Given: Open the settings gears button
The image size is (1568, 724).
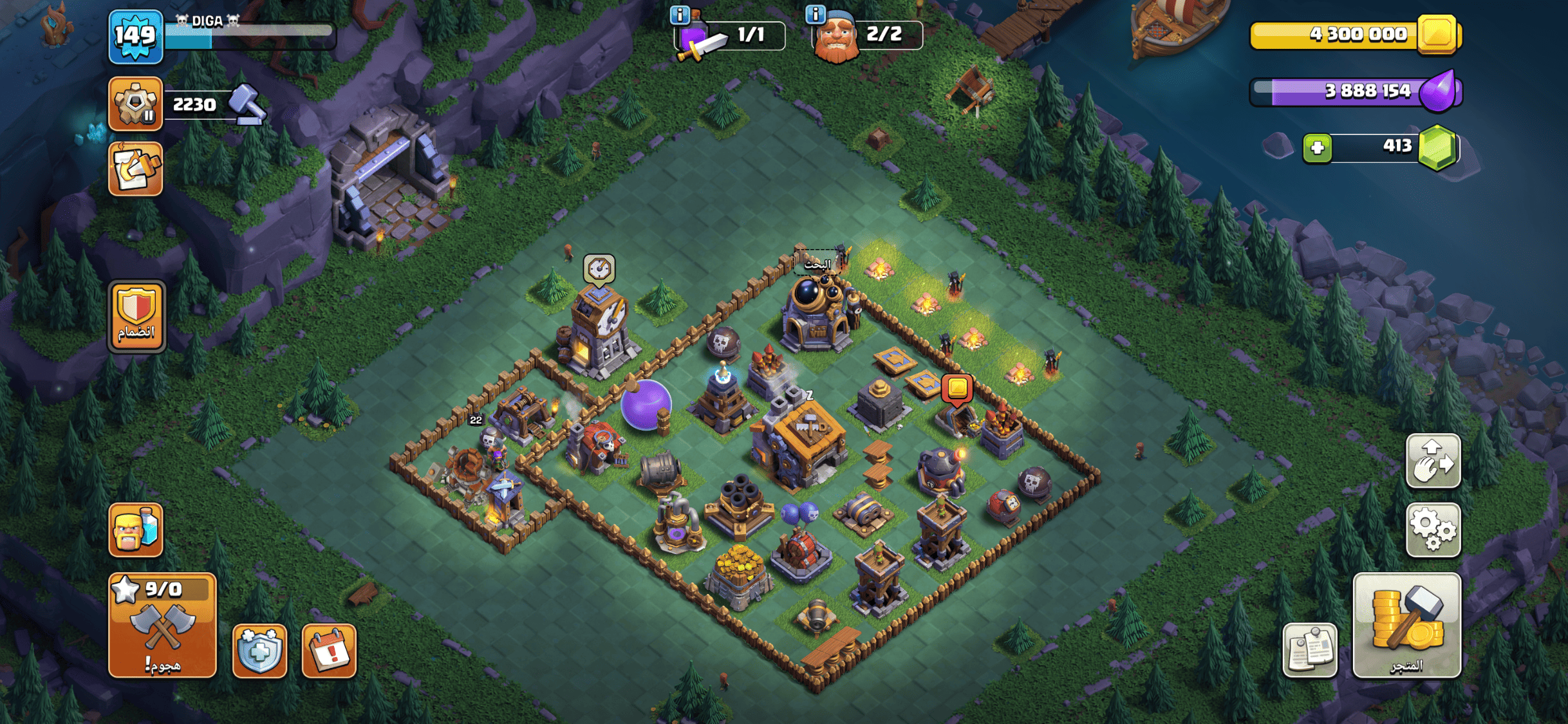Looking at the screenshot, I should [1433, 530].
